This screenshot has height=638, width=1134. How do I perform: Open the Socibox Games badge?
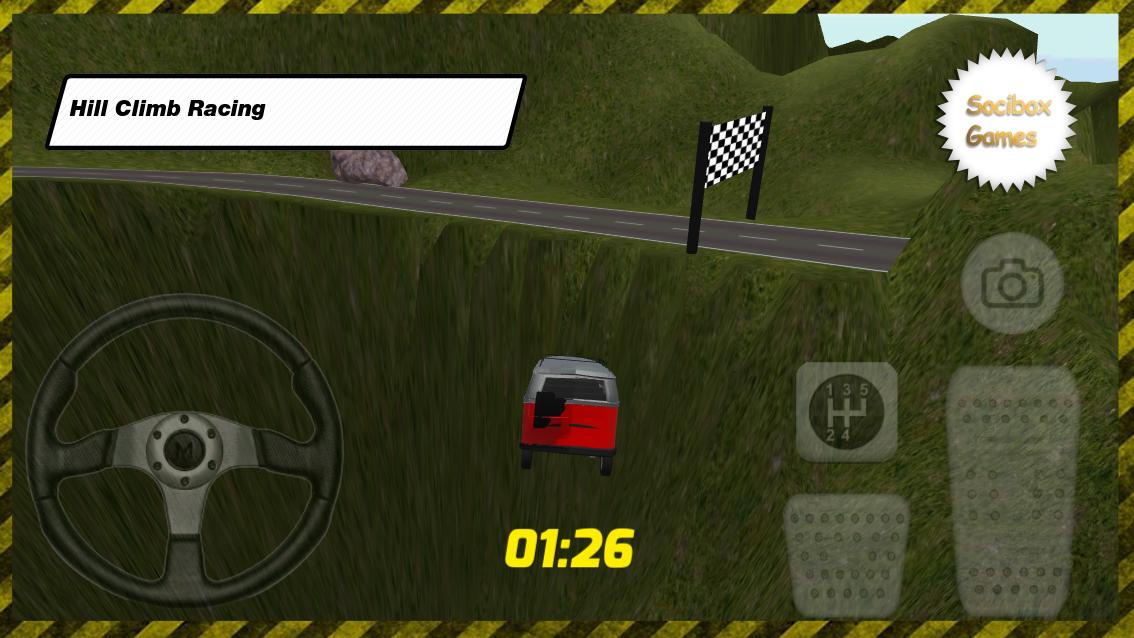pos(1007,121)
